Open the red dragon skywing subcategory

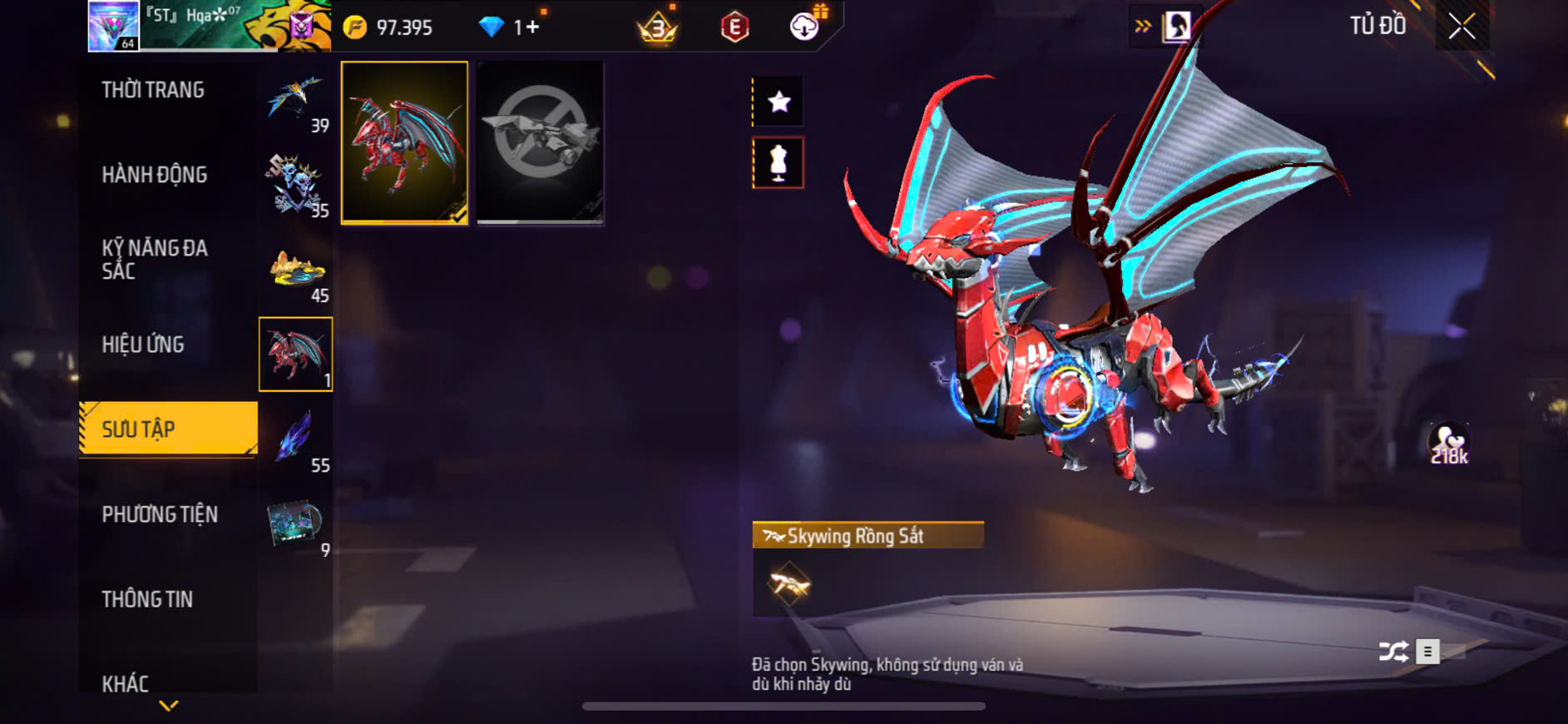(x=295, y=355)
